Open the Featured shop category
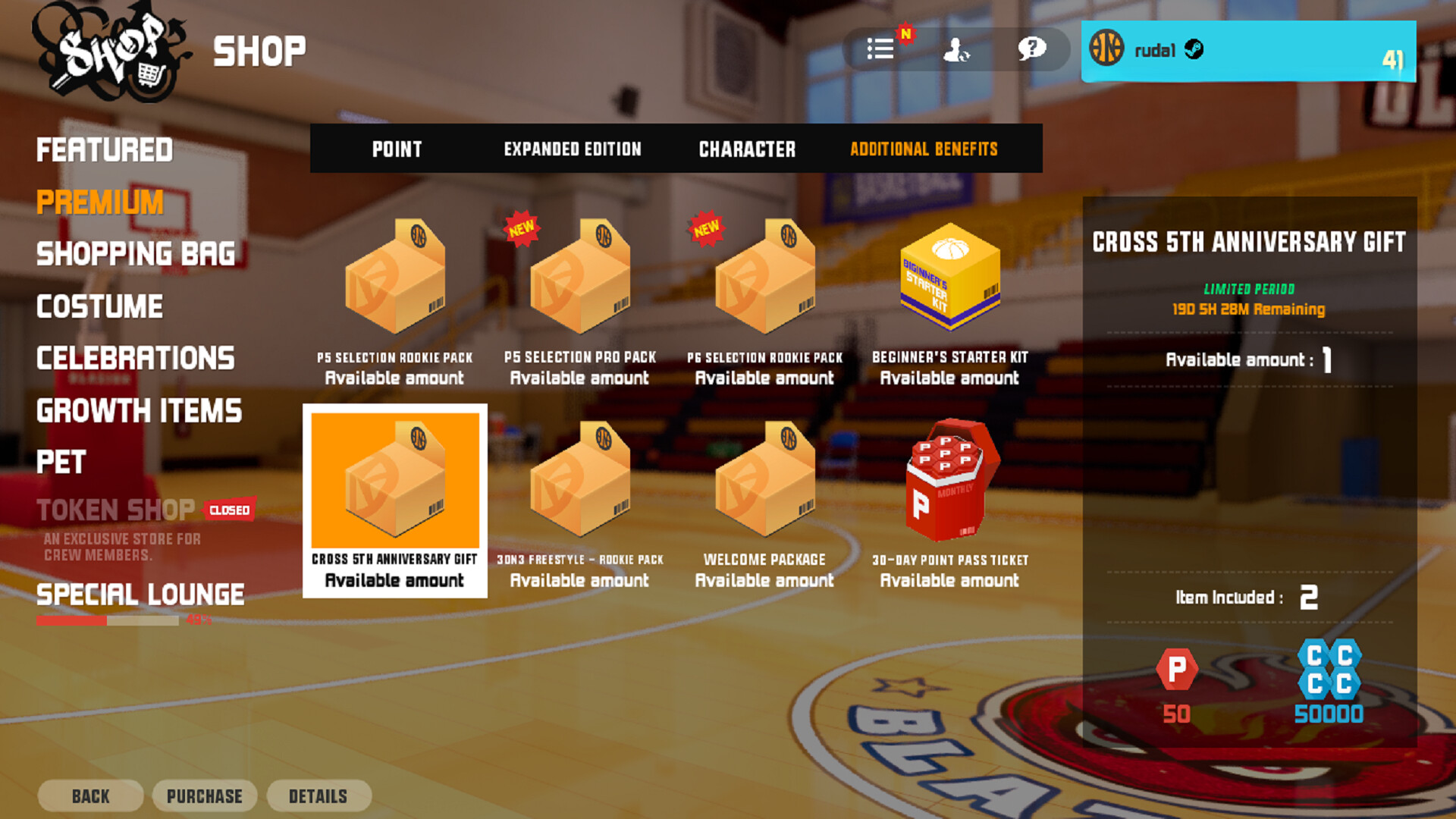 coord(105,150)
